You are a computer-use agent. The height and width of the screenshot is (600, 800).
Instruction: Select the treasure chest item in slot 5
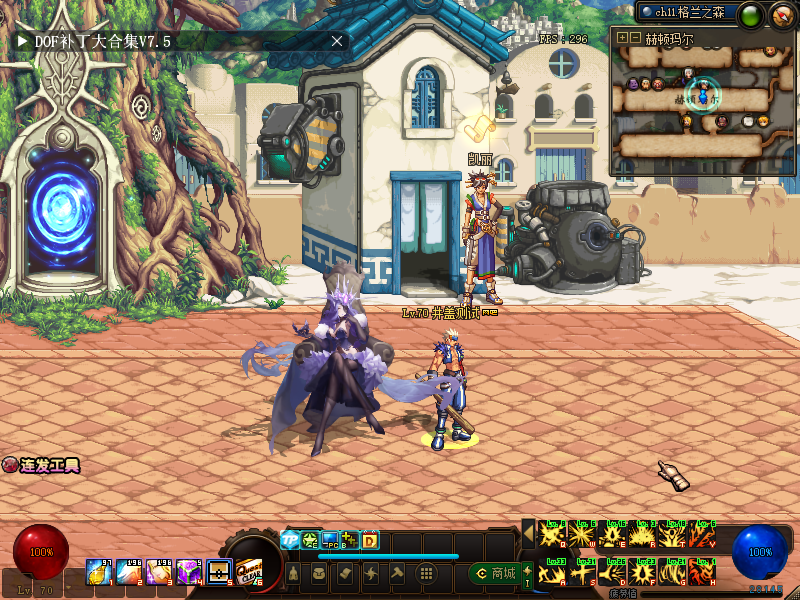(x=219, y=572)
